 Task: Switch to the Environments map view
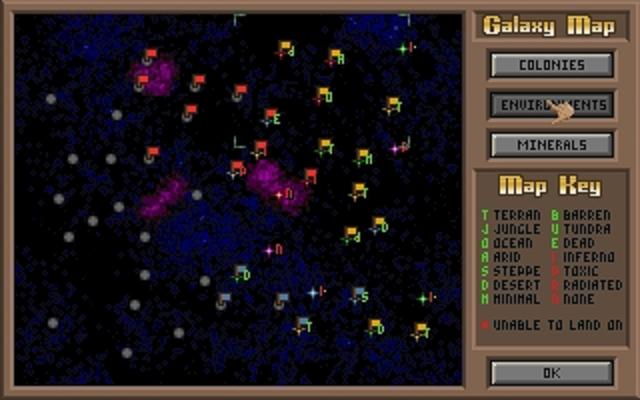(551, 105)
